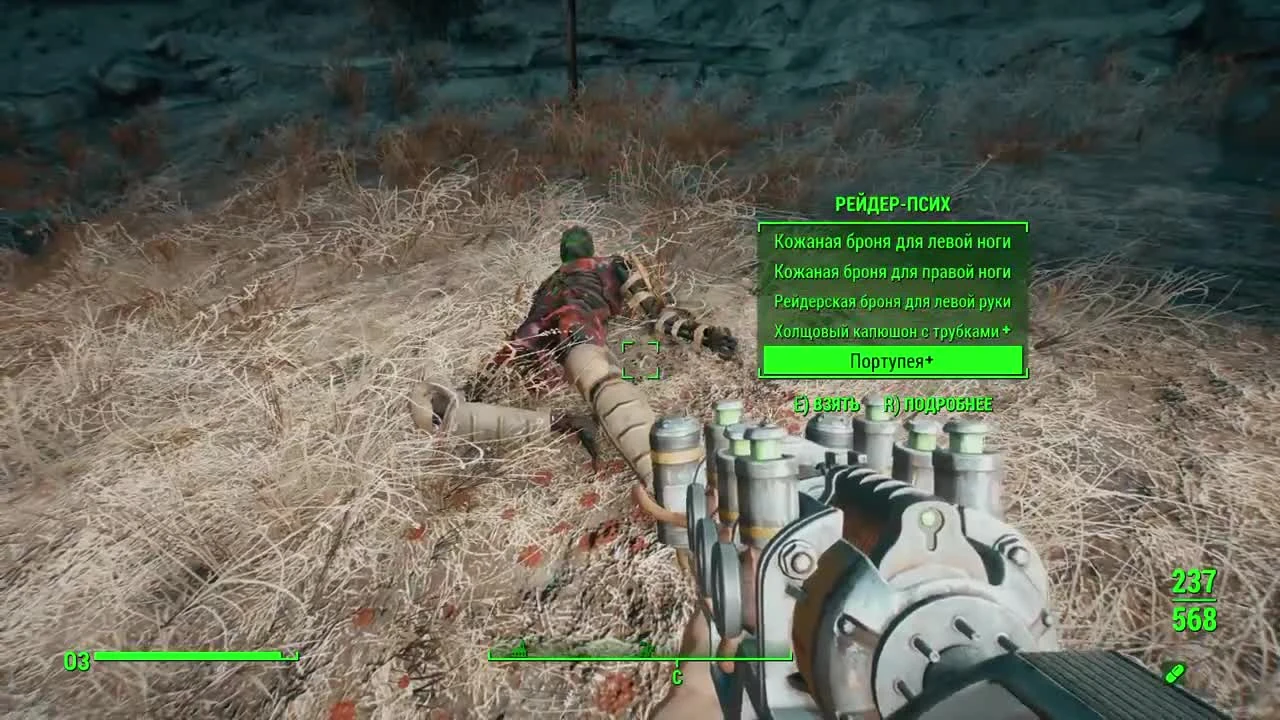Expand details for Холщовый капюшон с трубками
This screenshot has width=1280, height=720.
885,330
